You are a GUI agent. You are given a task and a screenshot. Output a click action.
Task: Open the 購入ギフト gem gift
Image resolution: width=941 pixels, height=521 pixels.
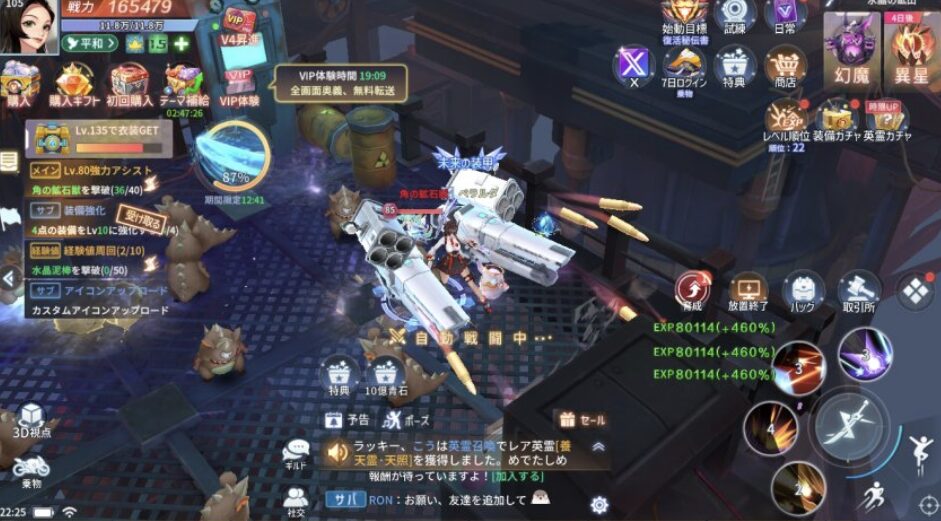pyautogui.click(x=74, y=80)
